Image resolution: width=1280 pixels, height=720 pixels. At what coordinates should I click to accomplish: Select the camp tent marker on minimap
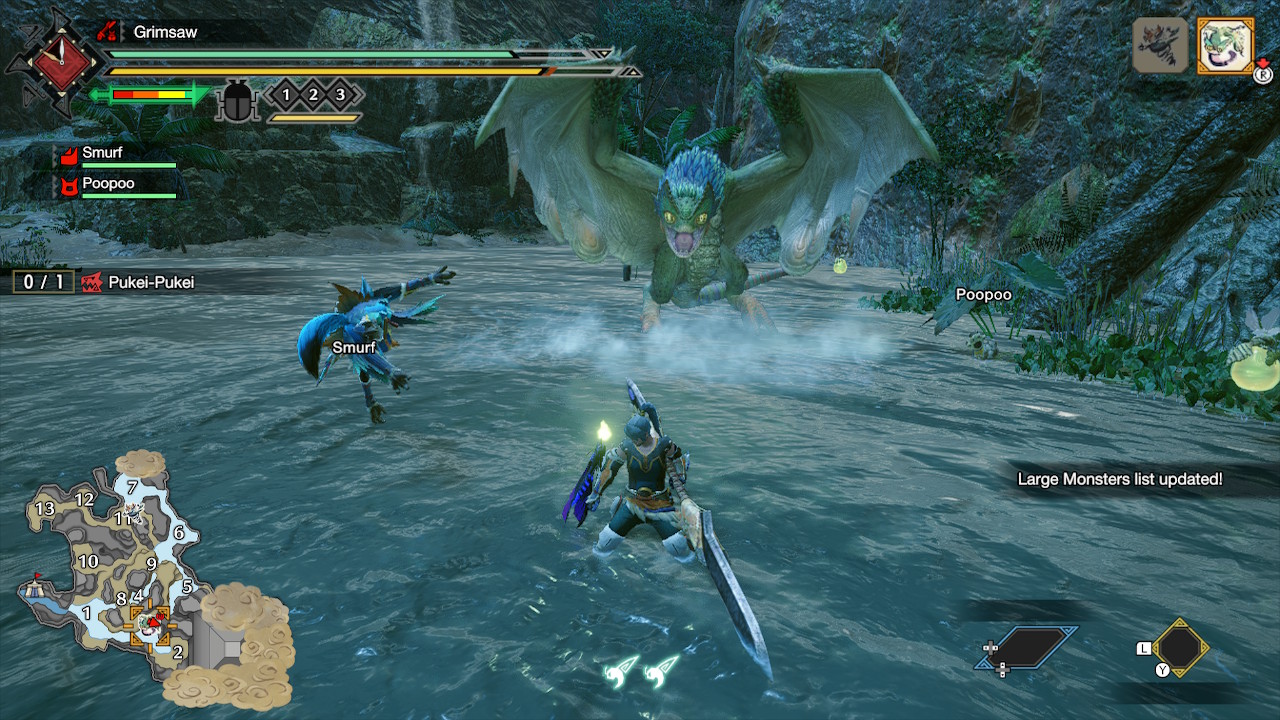[37, 586]
